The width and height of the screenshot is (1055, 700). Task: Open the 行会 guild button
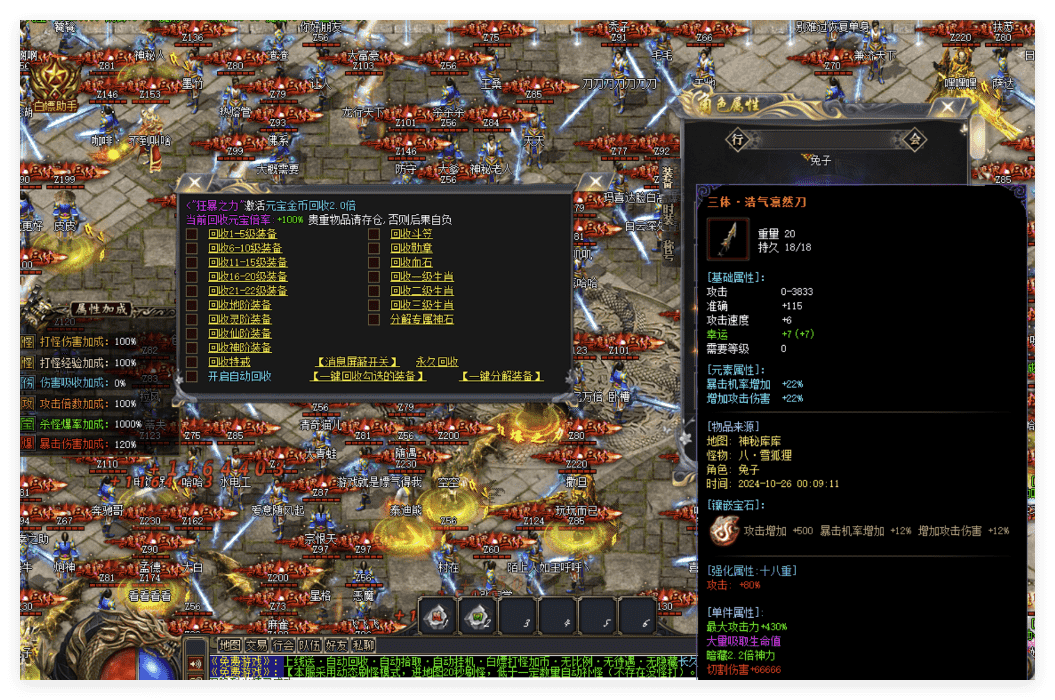[283, 646]
